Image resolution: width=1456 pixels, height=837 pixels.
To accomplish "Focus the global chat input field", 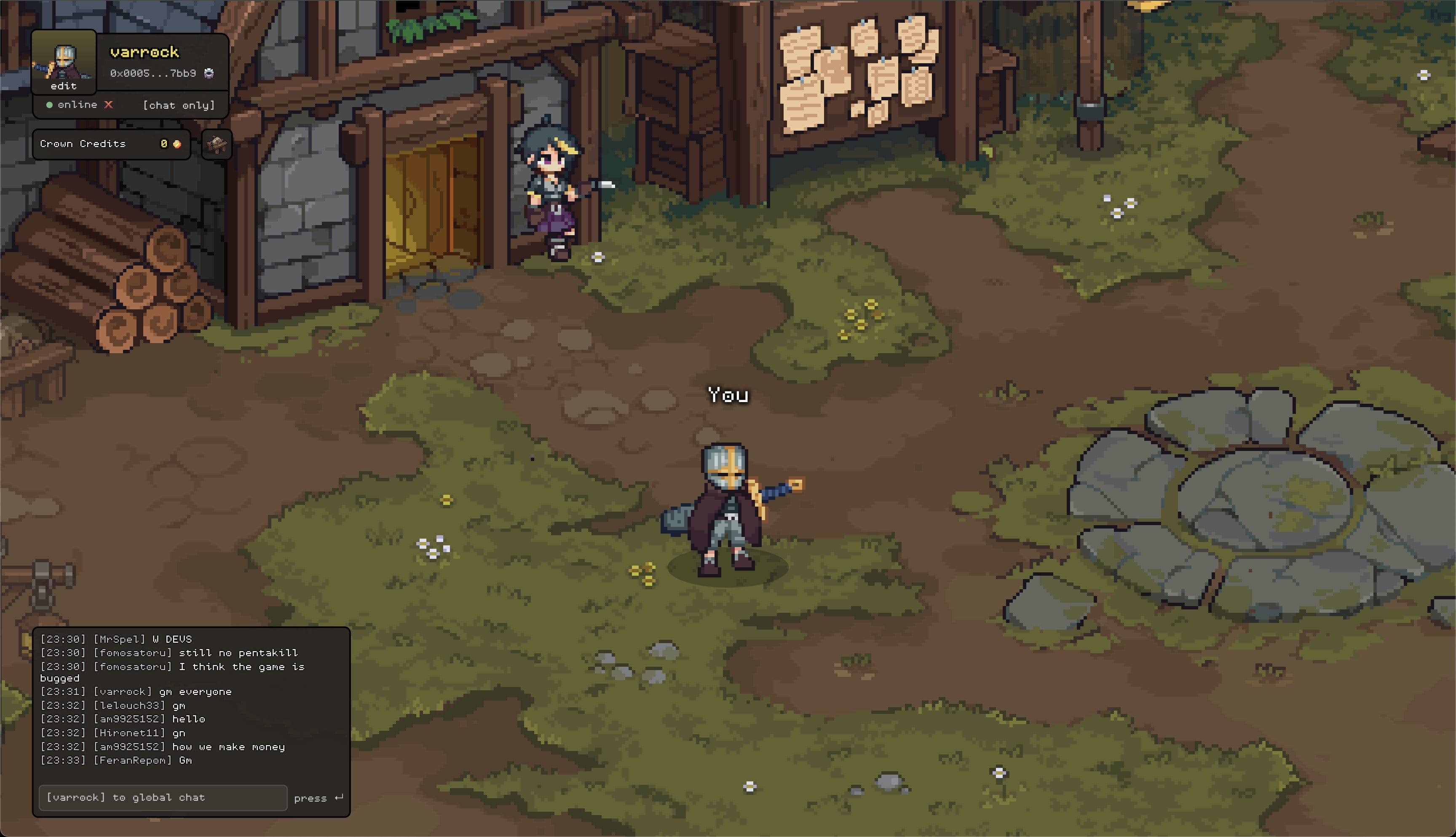I will pyautogui.click(x=163, y=797).
